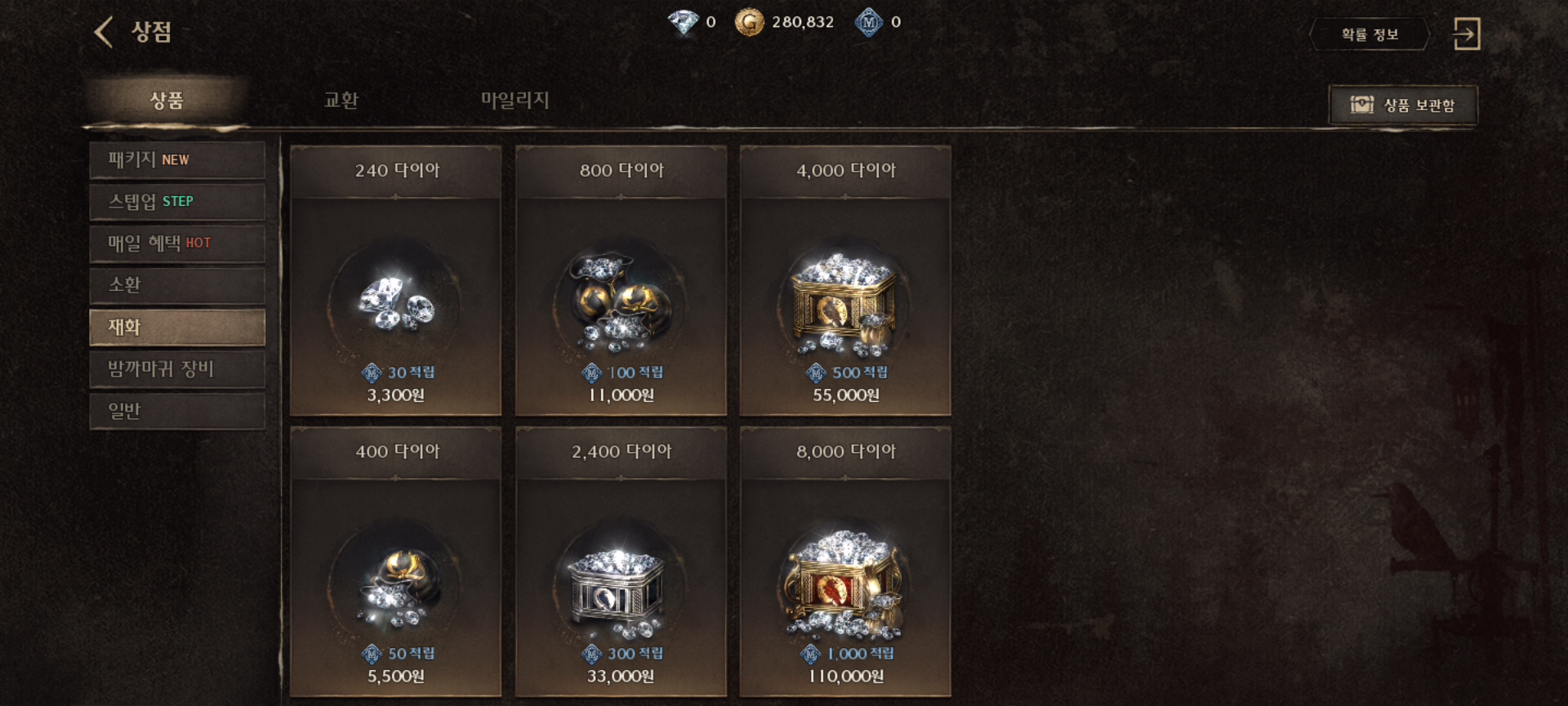Image resolution: width=1568 pixels, height=706 pixels.
Task: Select the 매일 혜택 HOT category
Action: click(177, 244)
